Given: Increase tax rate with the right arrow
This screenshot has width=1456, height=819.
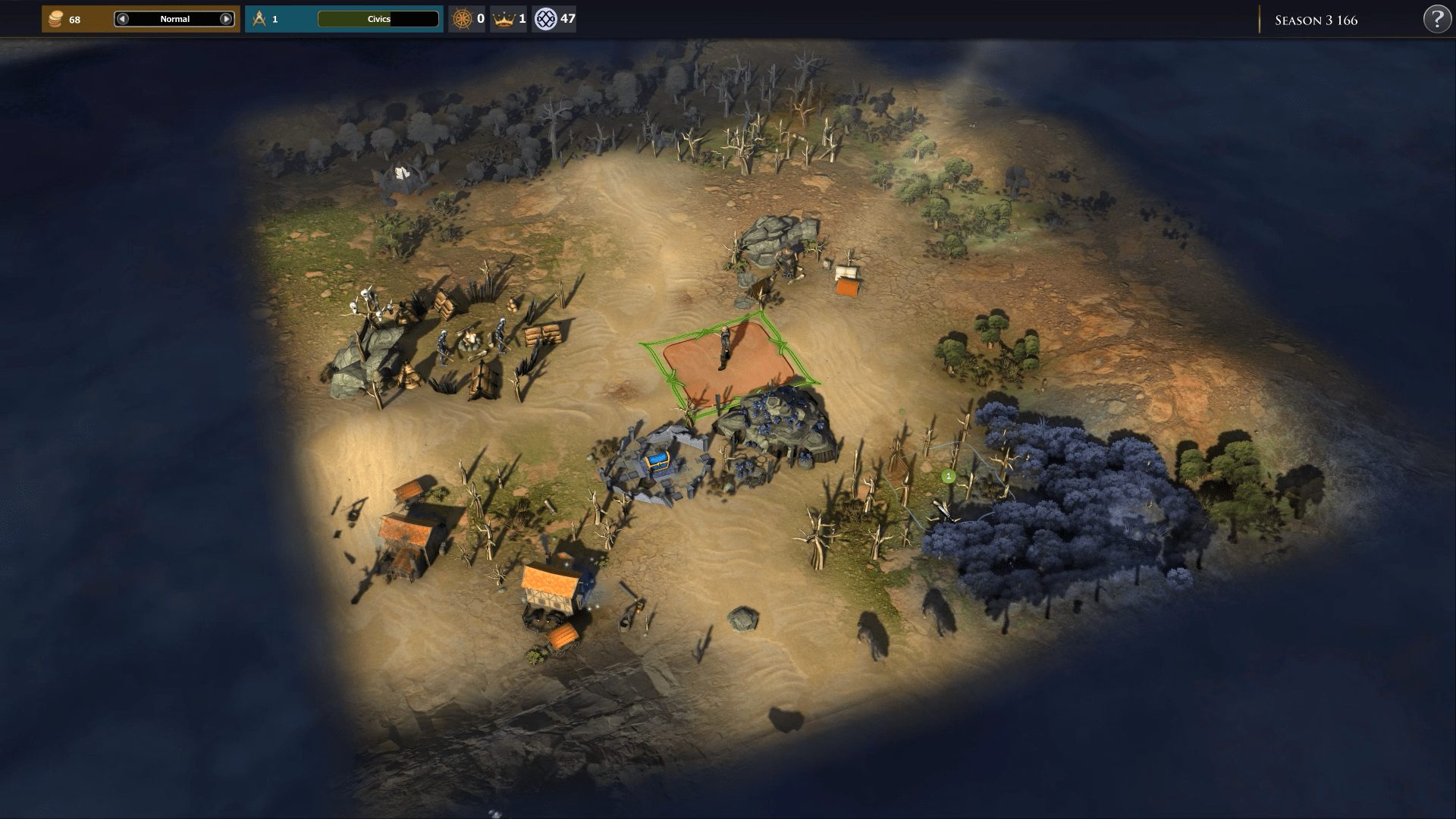Looking at the screenshot, I should coord(226,19).
